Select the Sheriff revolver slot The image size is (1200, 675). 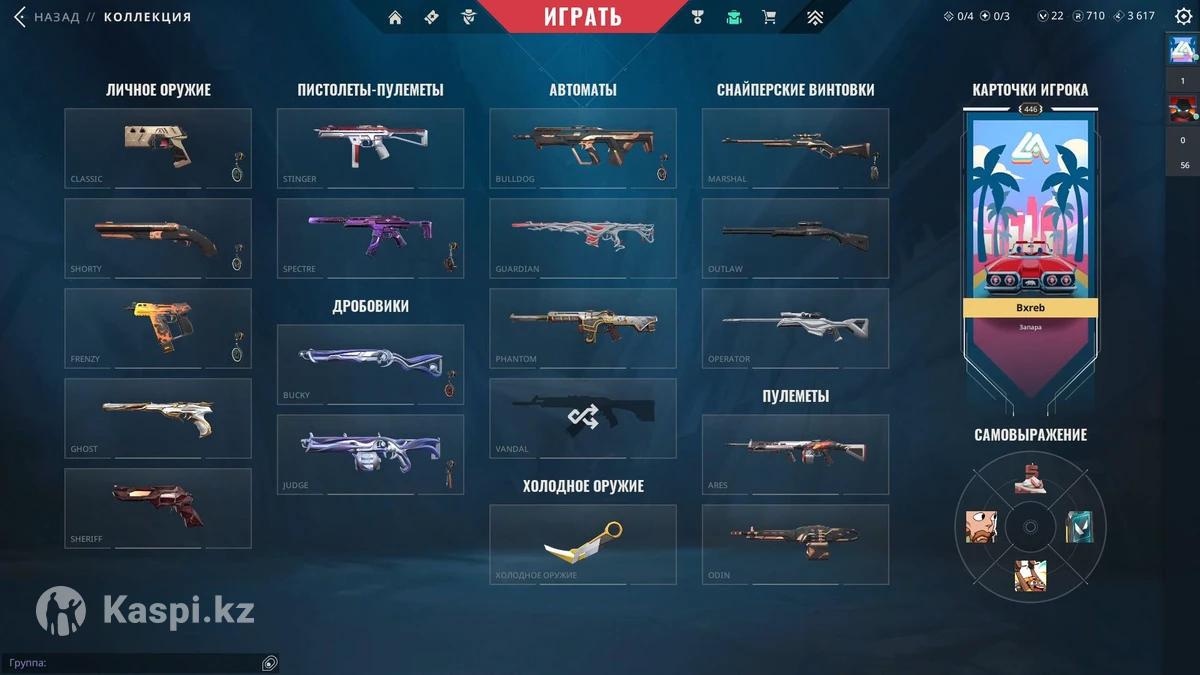pyautogui.click(x=158, y=507)
